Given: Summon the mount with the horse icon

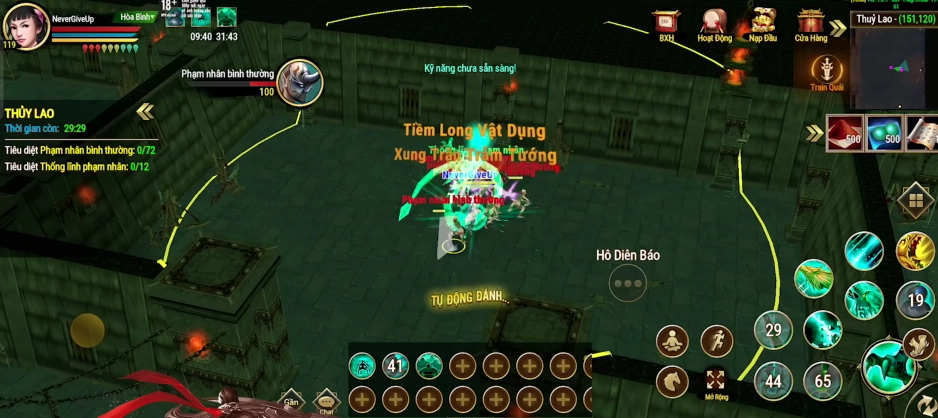Looking at the screenshot, I should 672,381.
